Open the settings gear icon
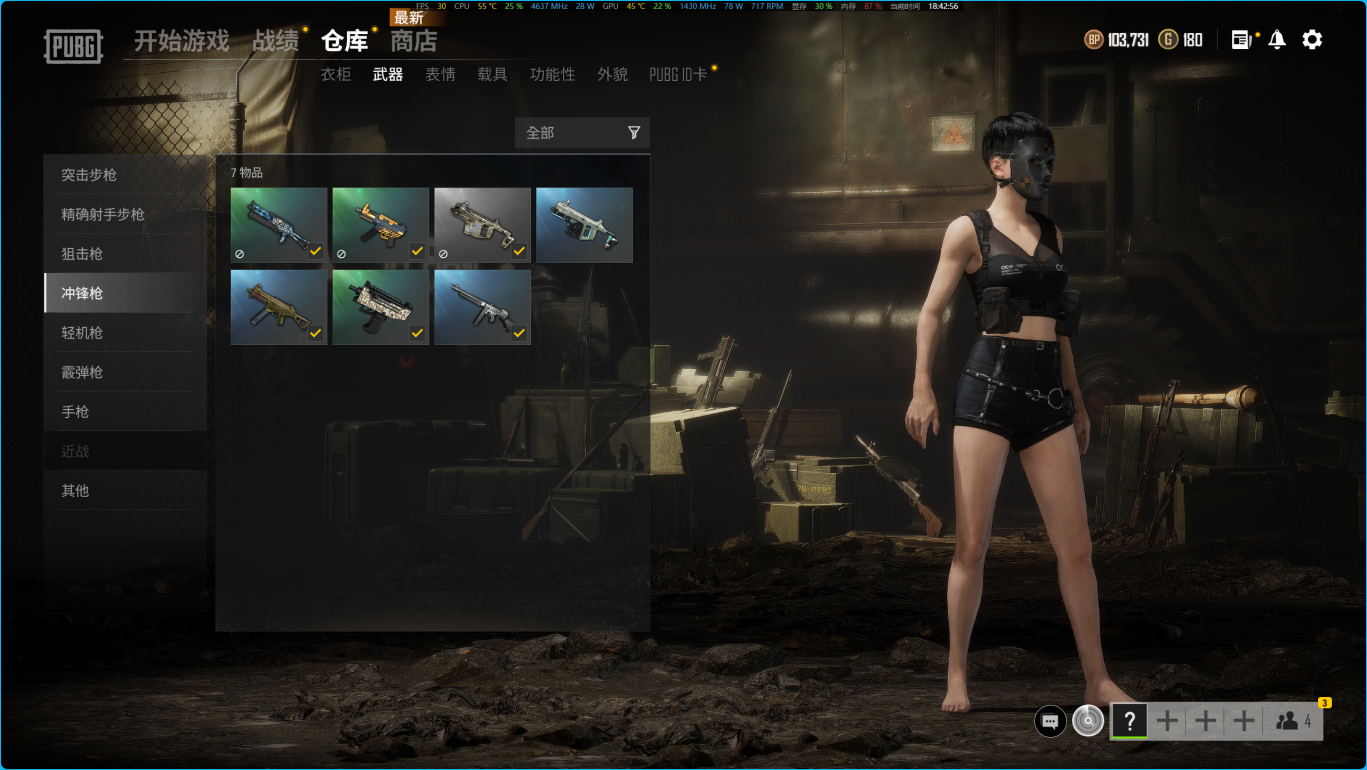 point(1312,40)
